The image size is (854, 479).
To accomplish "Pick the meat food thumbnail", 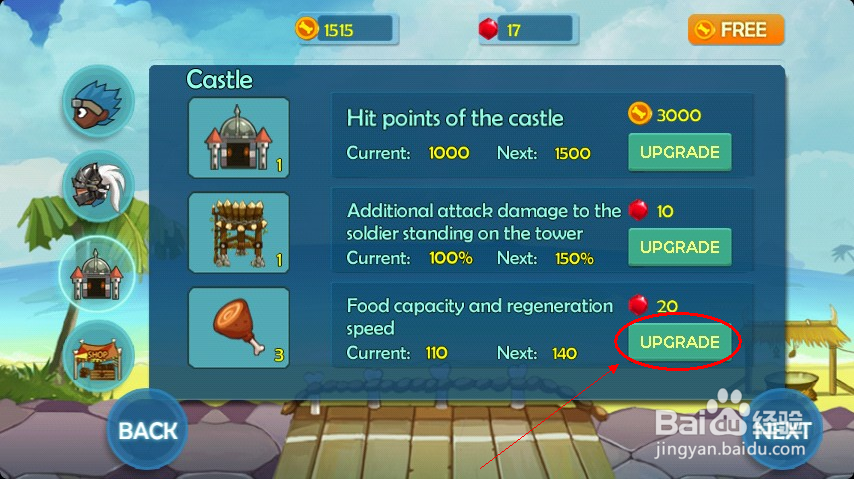I will click(238, 327).
